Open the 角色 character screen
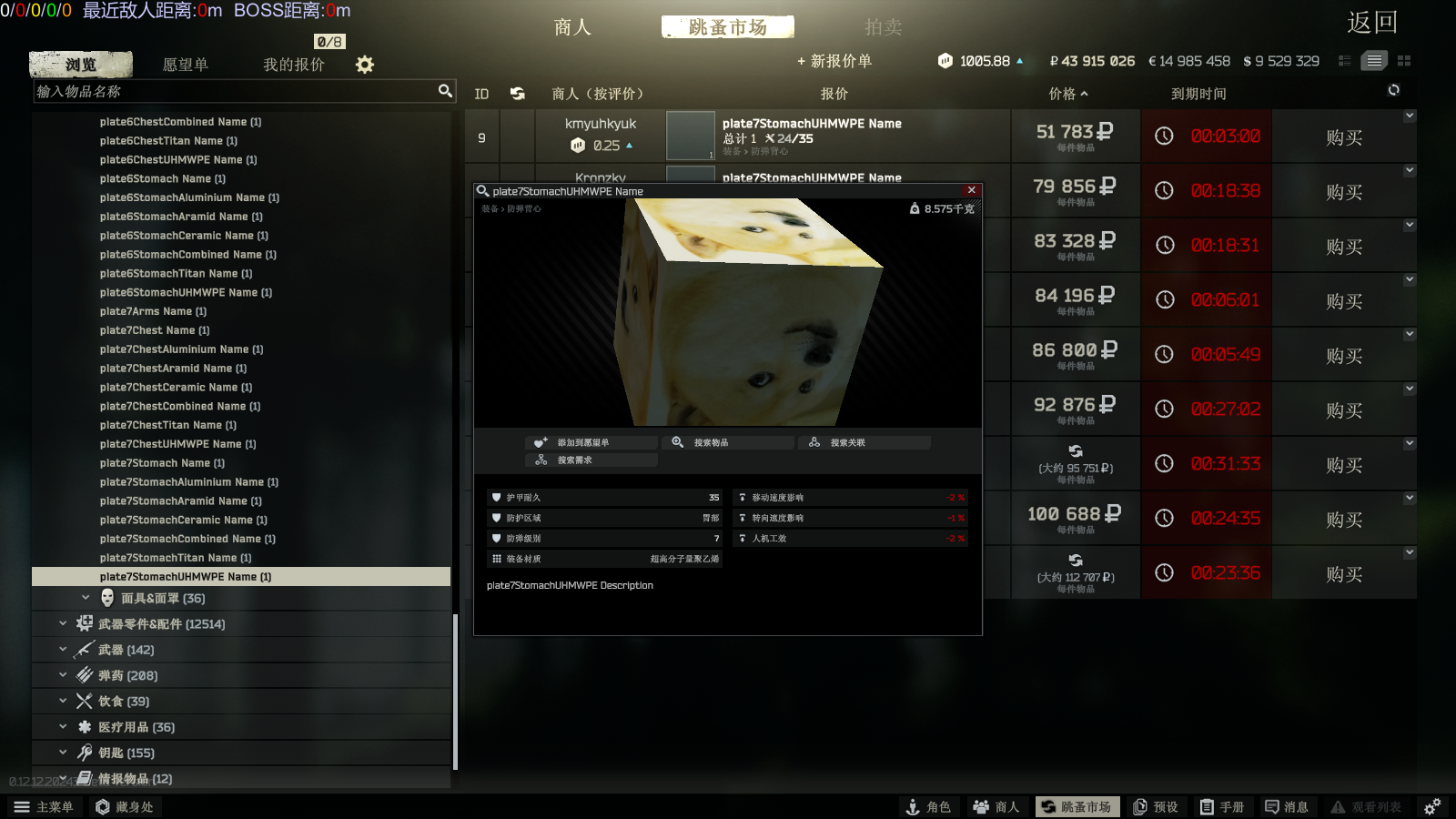The height and width of the screenshot is (819, 1456). 928,807
